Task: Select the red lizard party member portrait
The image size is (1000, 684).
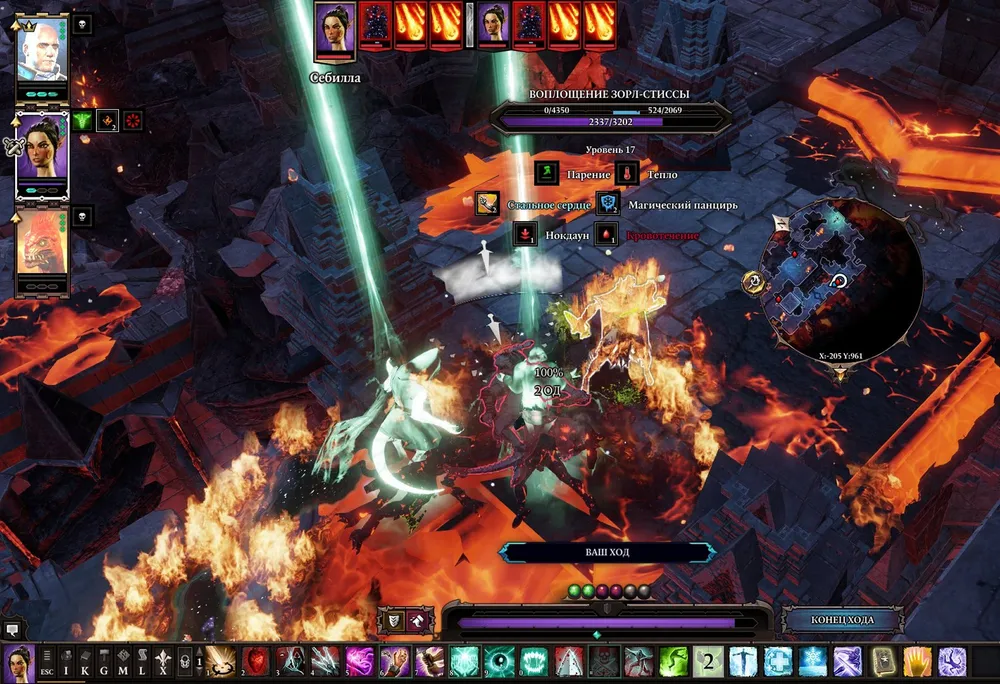Action: click(x=42, y=246)
